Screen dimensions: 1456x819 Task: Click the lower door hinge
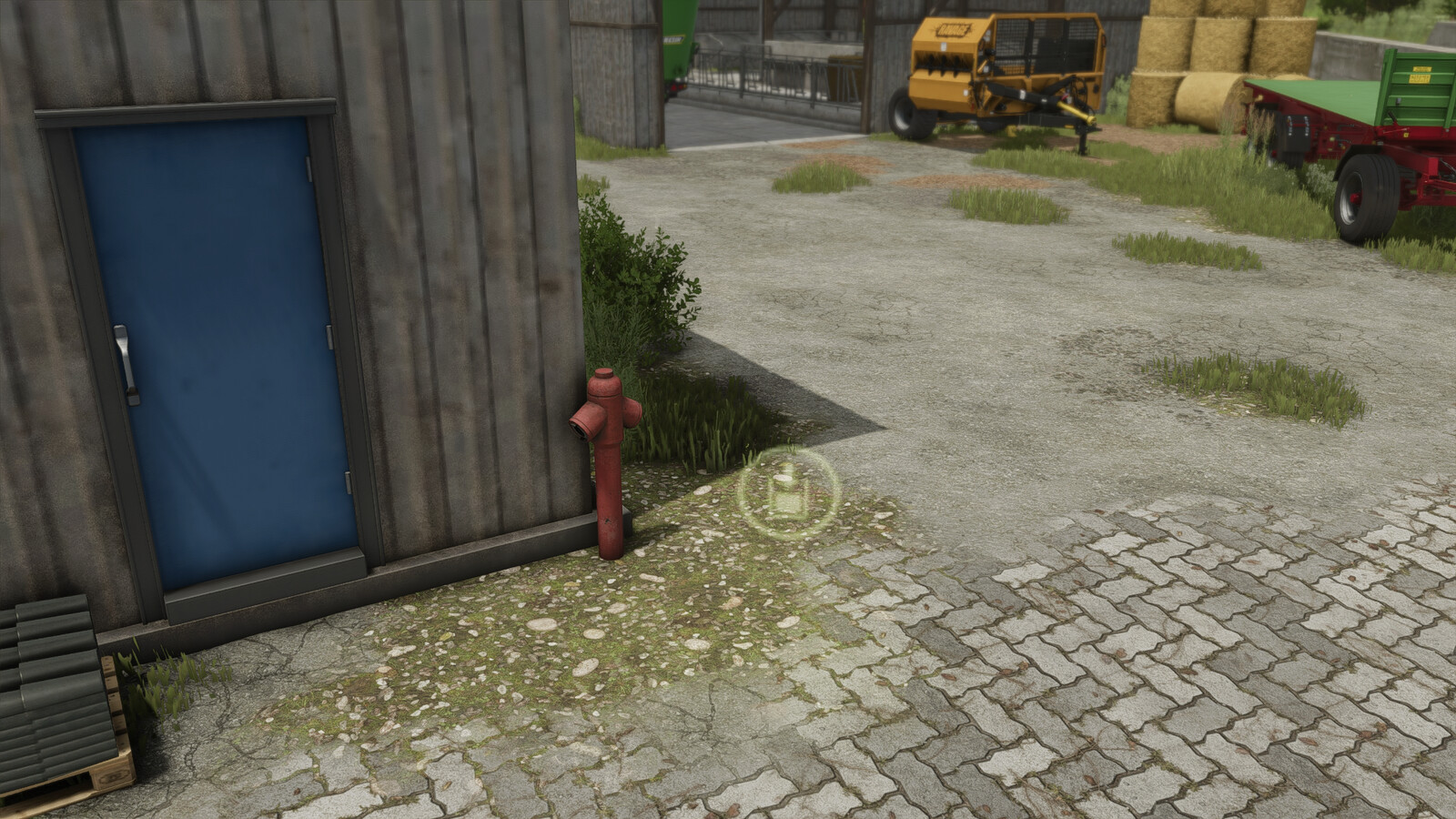click(x=346, y=478)
